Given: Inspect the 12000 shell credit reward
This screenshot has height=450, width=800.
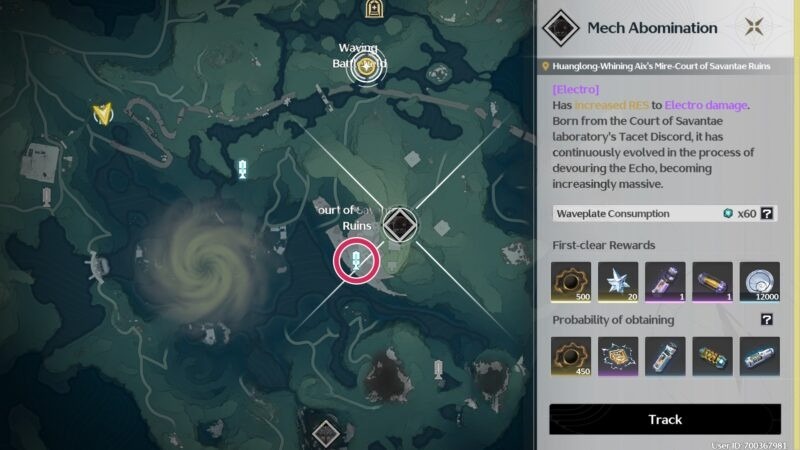Looking at the screenshot, I should (x=759, y=282).
